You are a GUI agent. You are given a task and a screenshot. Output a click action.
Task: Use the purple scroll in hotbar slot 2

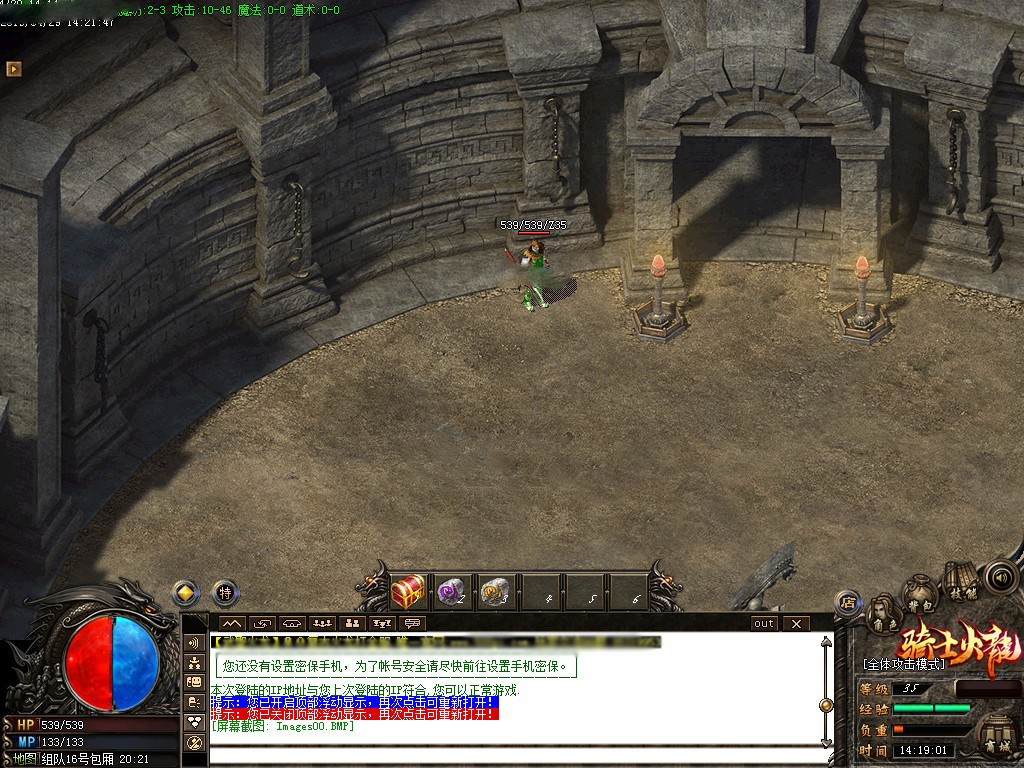(x=452, y=592)
